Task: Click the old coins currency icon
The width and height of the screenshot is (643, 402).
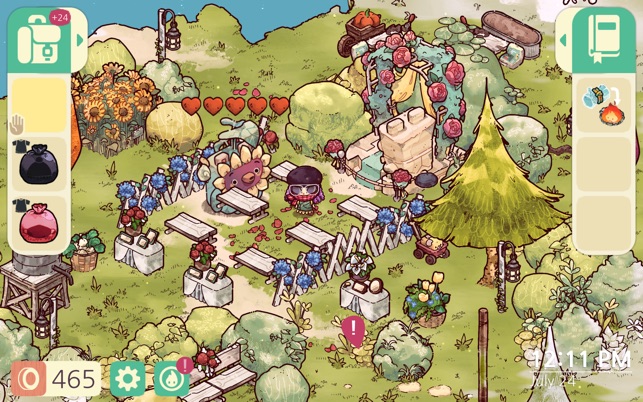Action: click(29, 379)
